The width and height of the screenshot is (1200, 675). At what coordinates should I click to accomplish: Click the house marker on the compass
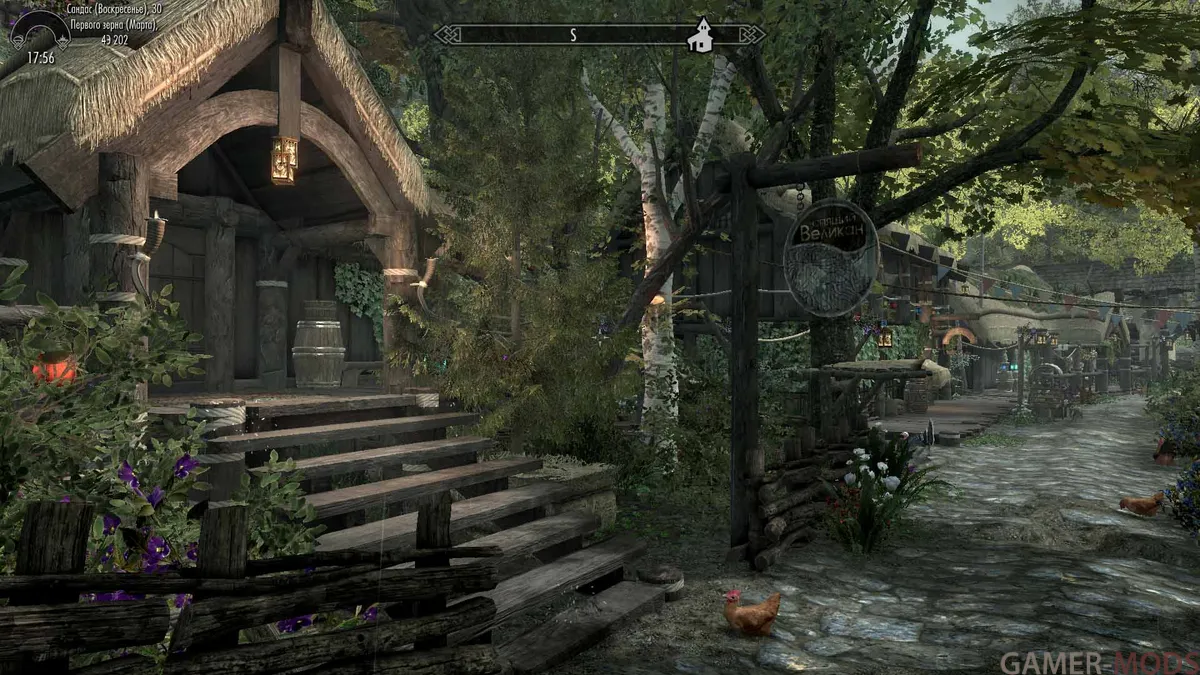coord(703,34)
